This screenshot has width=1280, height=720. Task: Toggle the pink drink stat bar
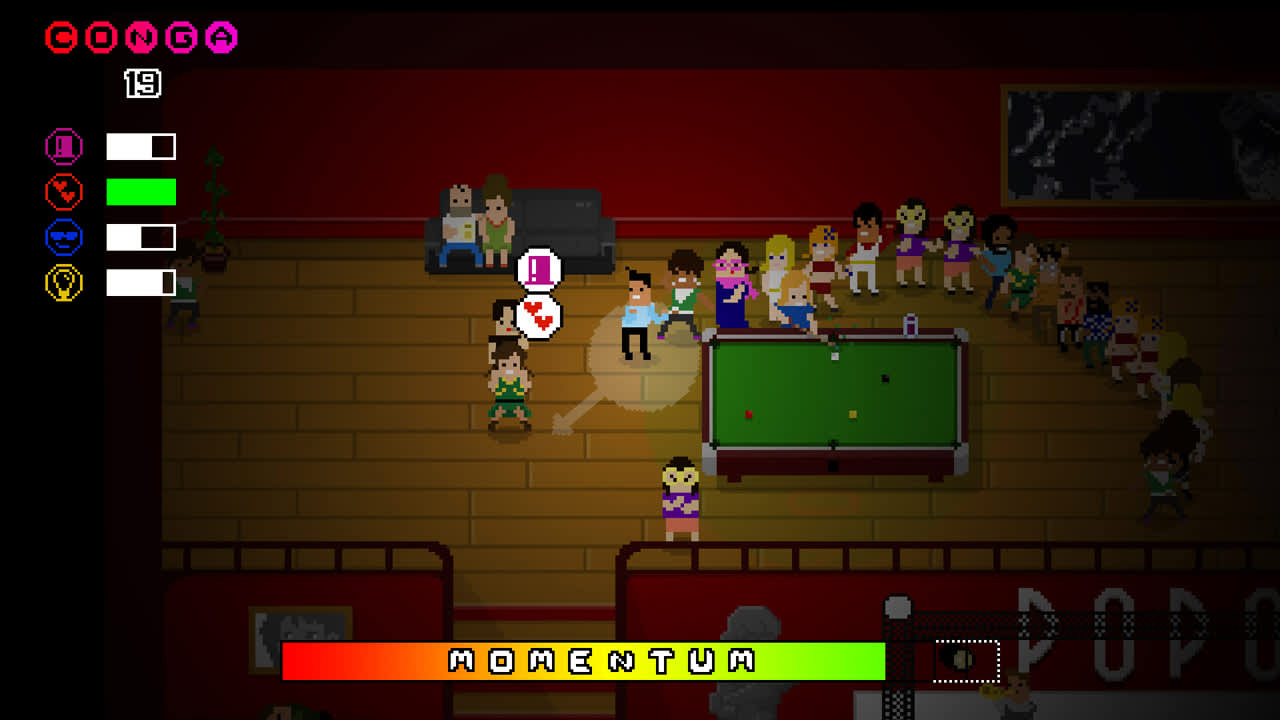tap(140, 146)
